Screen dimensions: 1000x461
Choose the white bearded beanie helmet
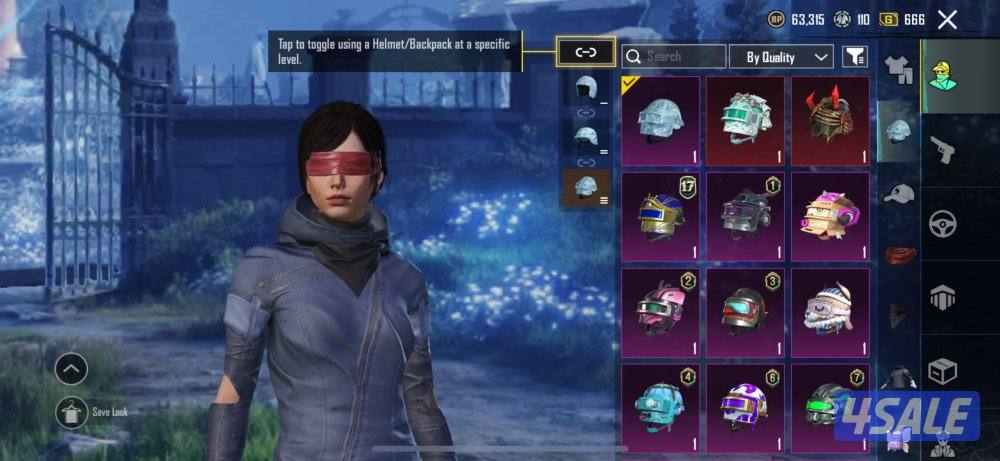(x=830, y=311)
